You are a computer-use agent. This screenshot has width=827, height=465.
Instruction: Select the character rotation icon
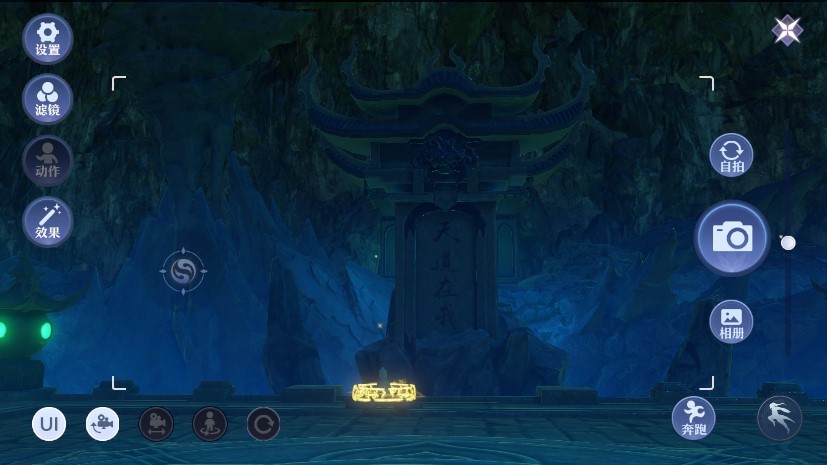[209, 424]
